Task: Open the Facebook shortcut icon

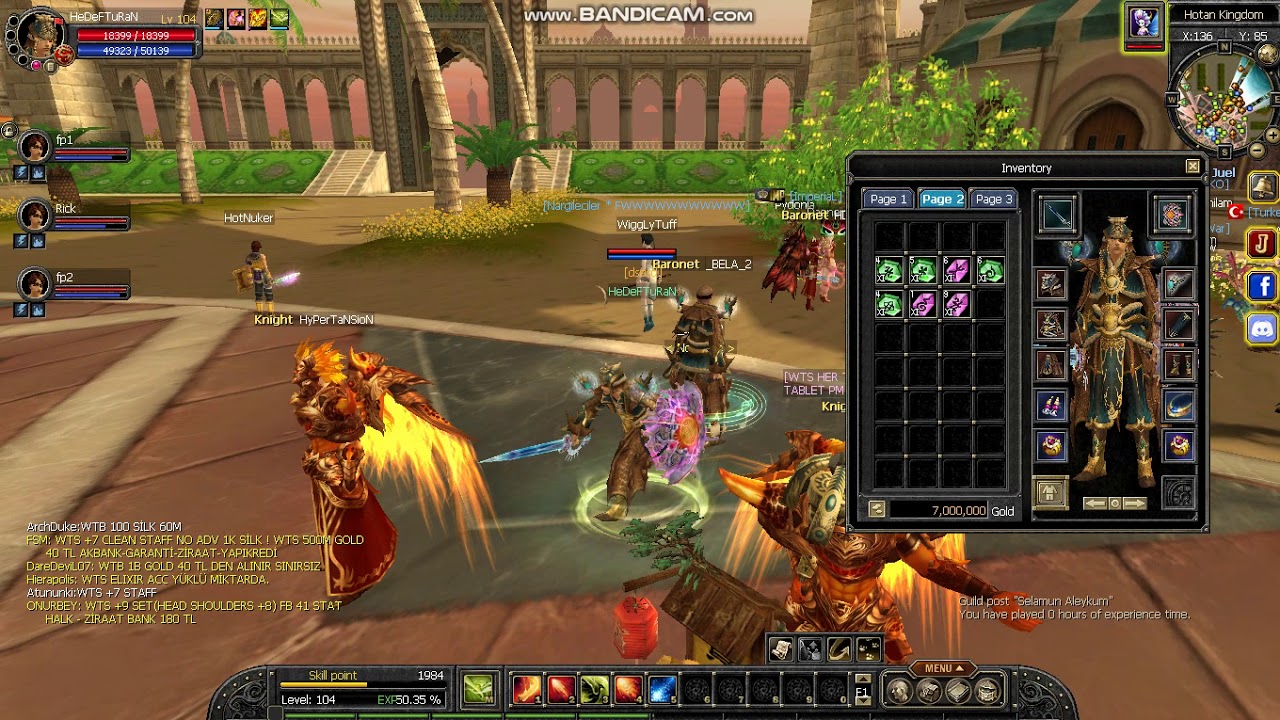Action: pos(1262,287)
